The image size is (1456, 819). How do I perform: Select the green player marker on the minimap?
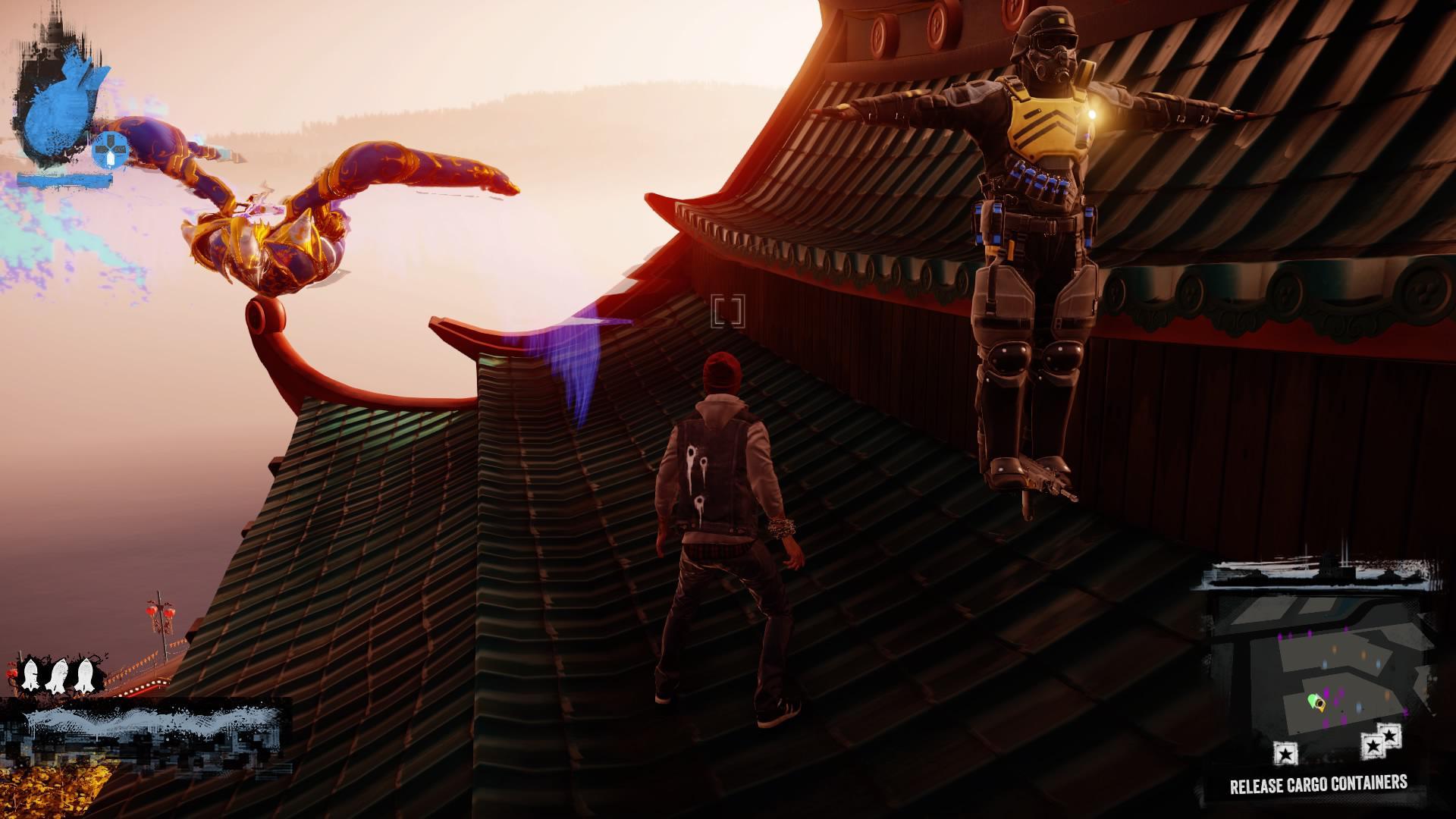tap(1314, 701)
